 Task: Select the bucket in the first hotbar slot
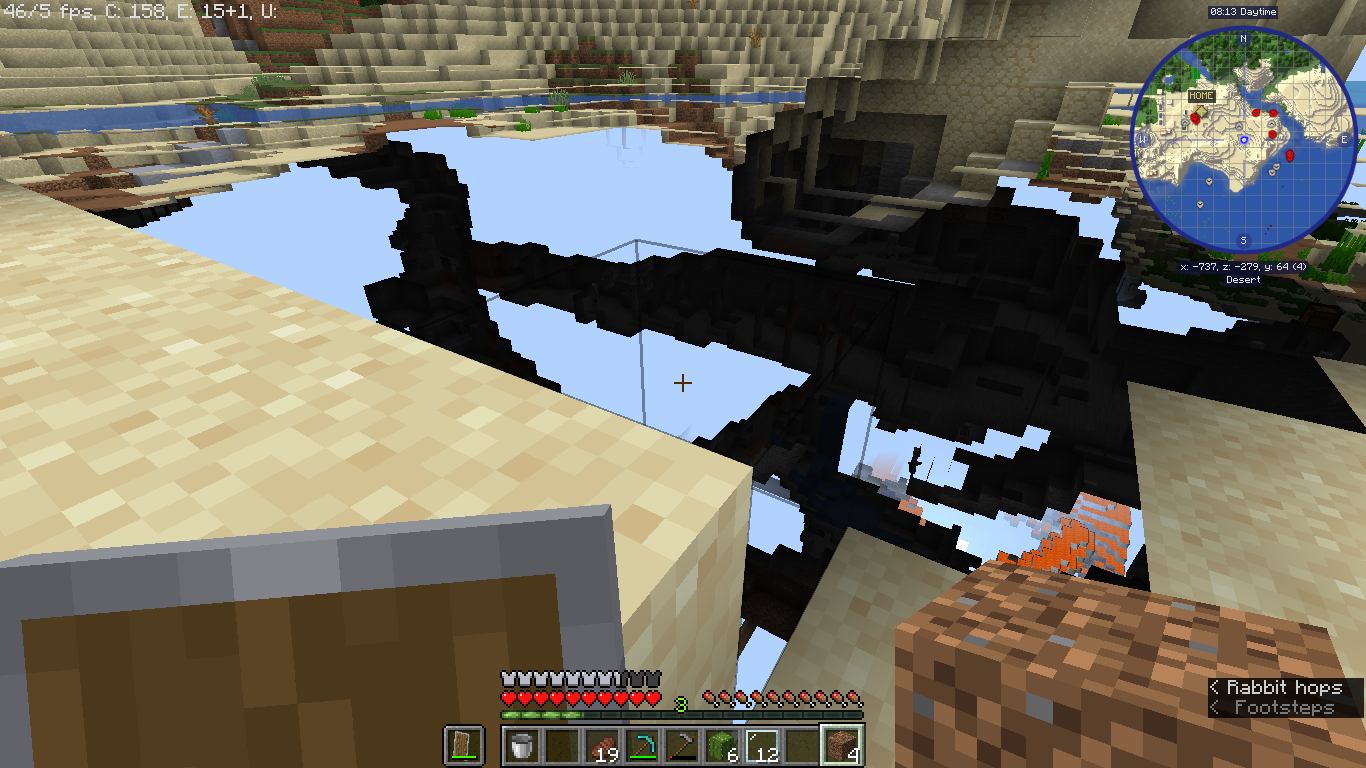pyautogui.click(x=521, y=746)
